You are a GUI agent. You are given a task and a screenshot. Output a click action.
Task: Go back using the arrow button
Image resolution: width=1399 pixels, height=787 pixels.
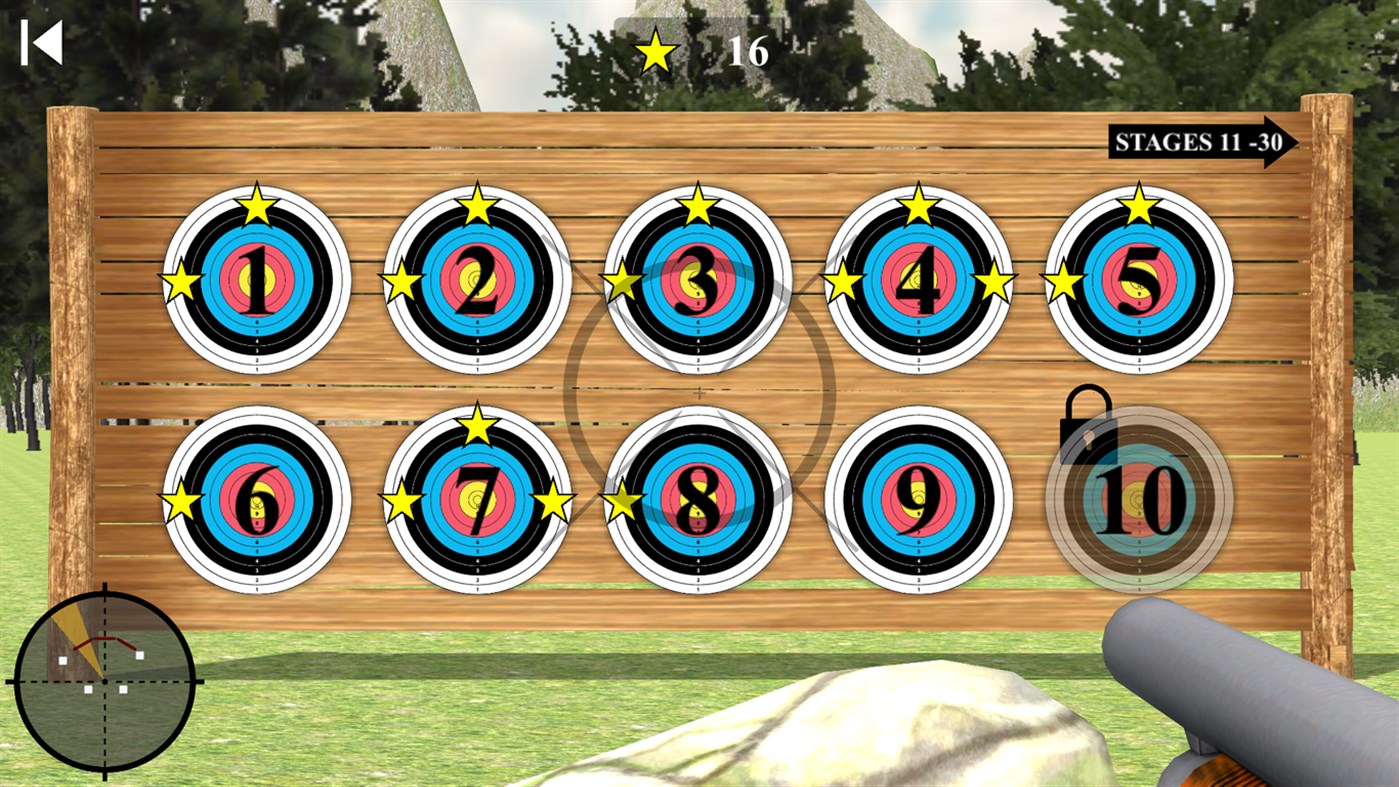[40, 42]
